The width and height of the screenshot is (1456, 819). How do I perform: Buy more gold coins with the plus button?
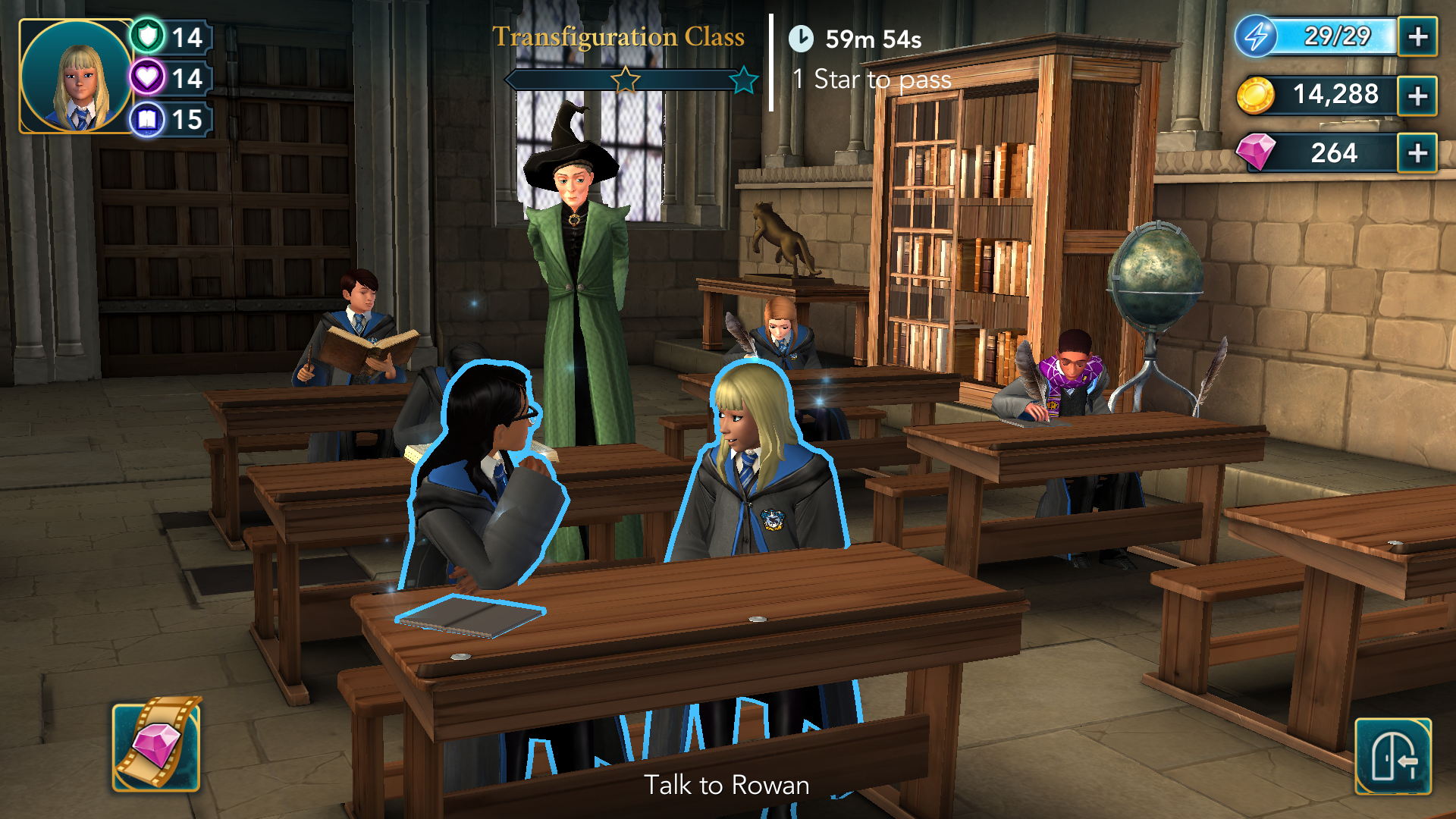coord(1417,96)
